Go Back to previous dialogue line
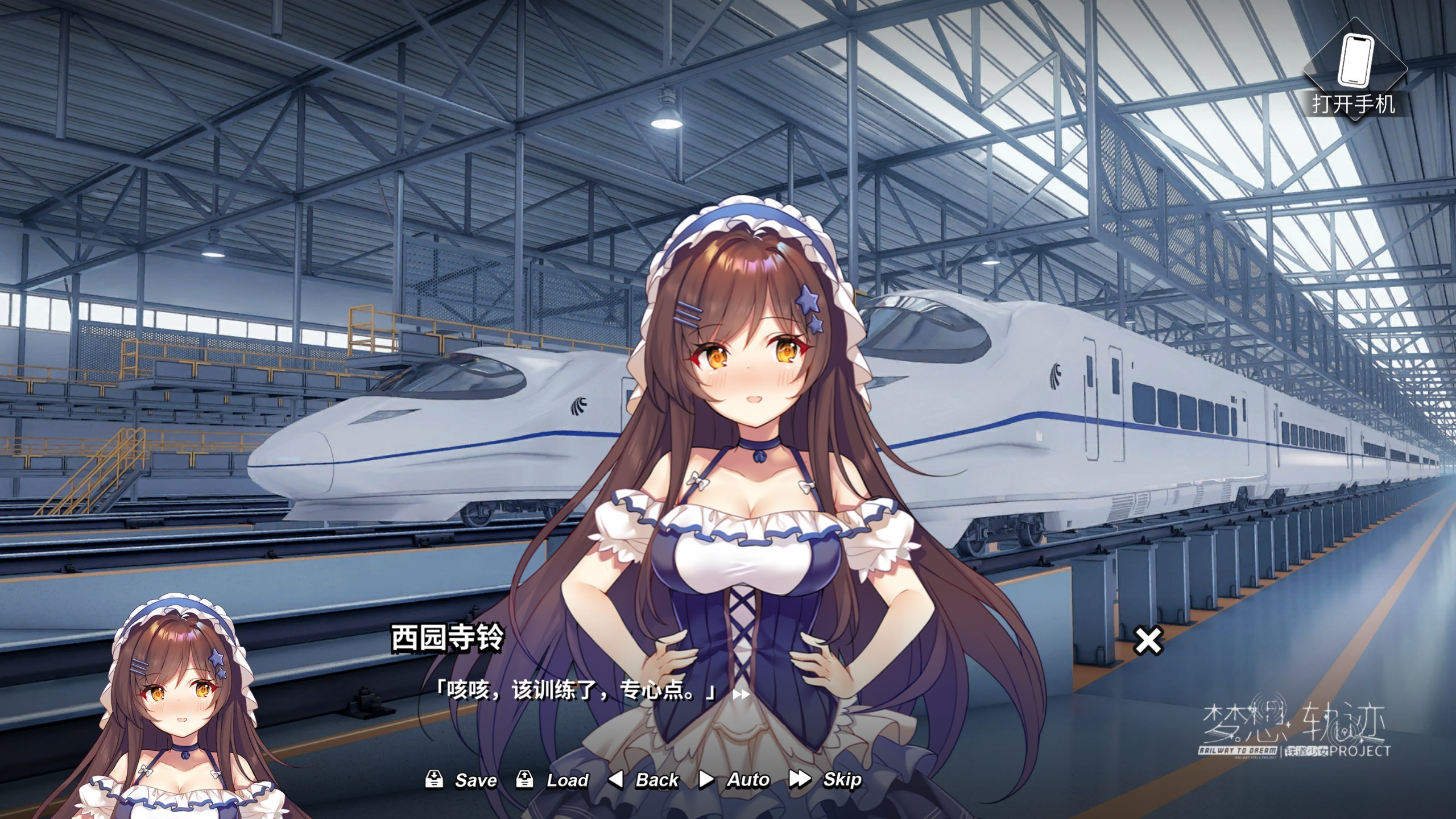1456x819 pixels. point(644,780)
